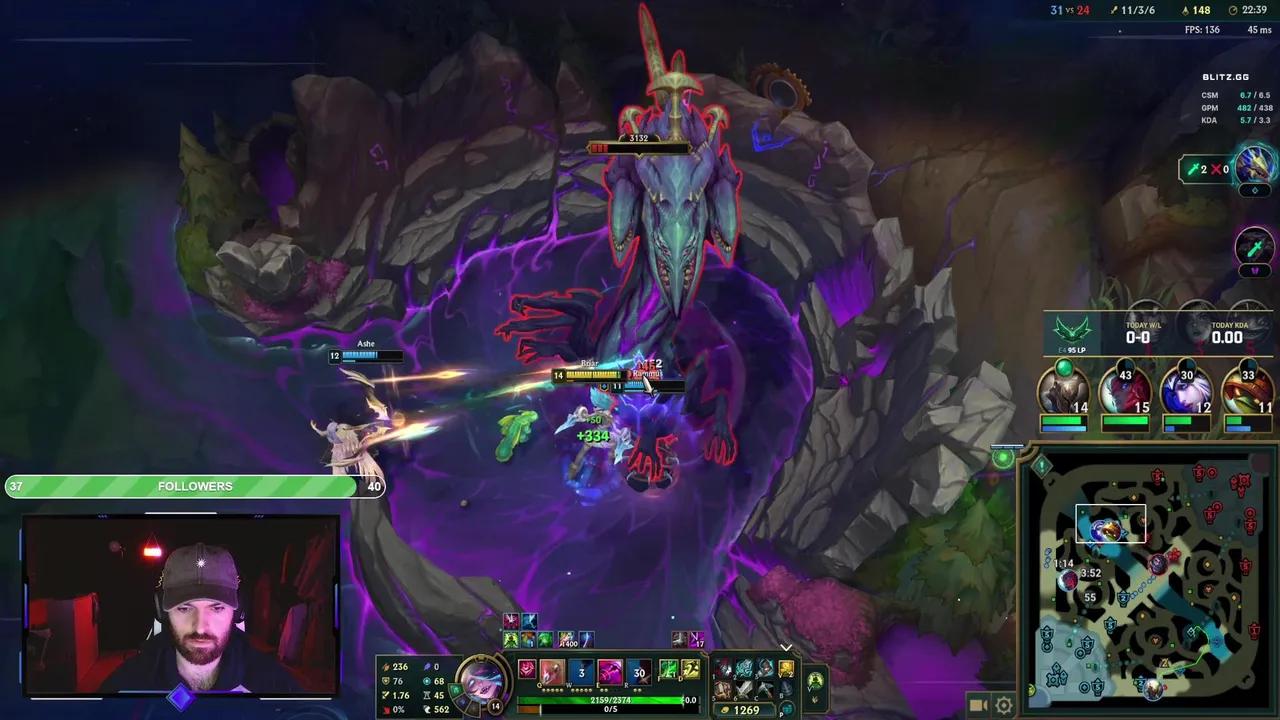Cast the Flash summoner spell in F slot

tap(668, 668)
